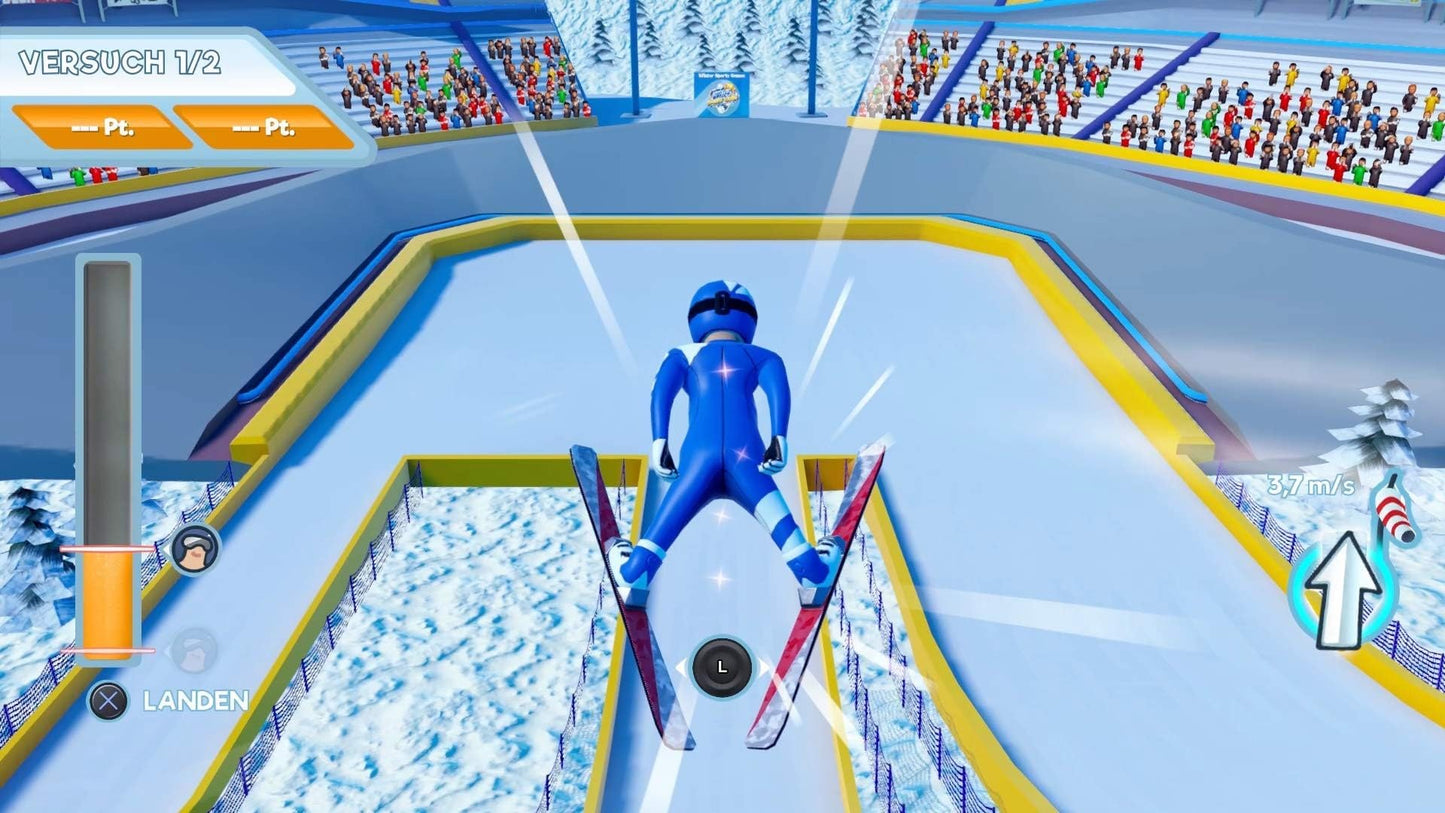Select the athlete portrait marker on the landing meter
This screenshot has width=1445, height=813.
click(197, 550)
